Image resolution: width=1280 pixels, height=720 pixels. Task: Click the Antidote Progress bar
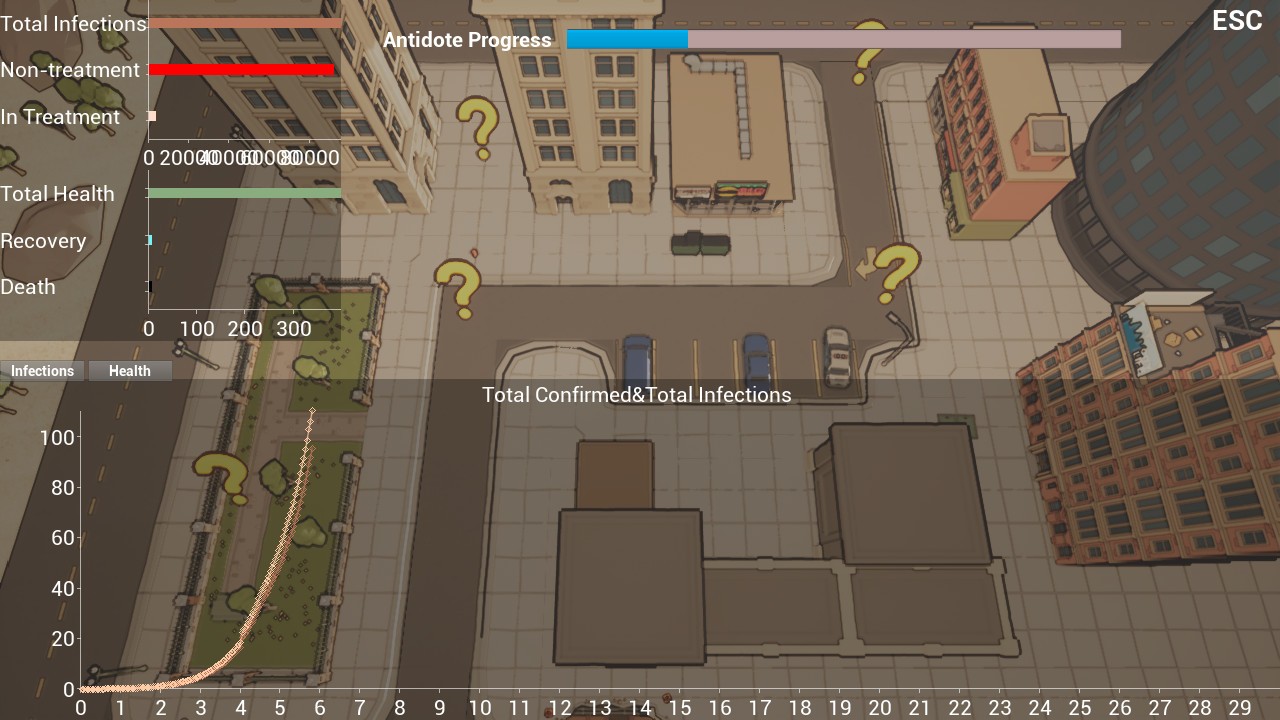point(845,40)
